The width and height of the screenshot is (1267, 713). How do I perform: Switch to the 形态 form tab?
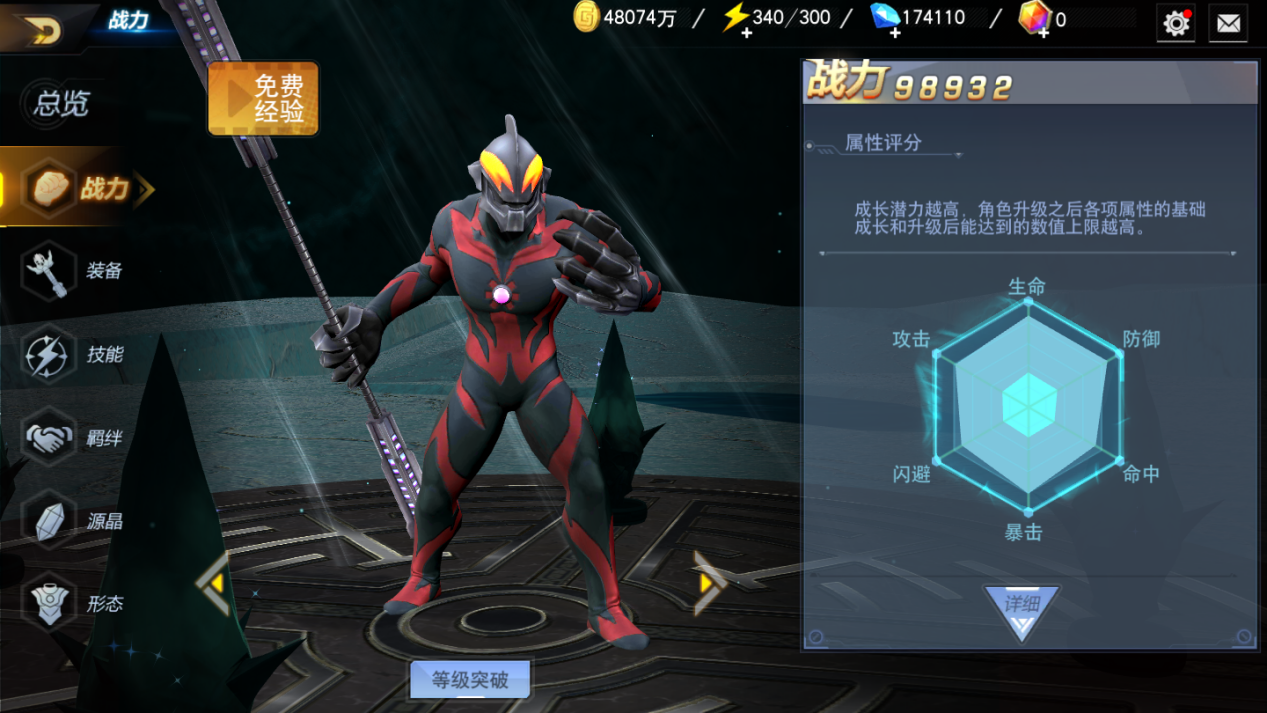tap(76, 604)
